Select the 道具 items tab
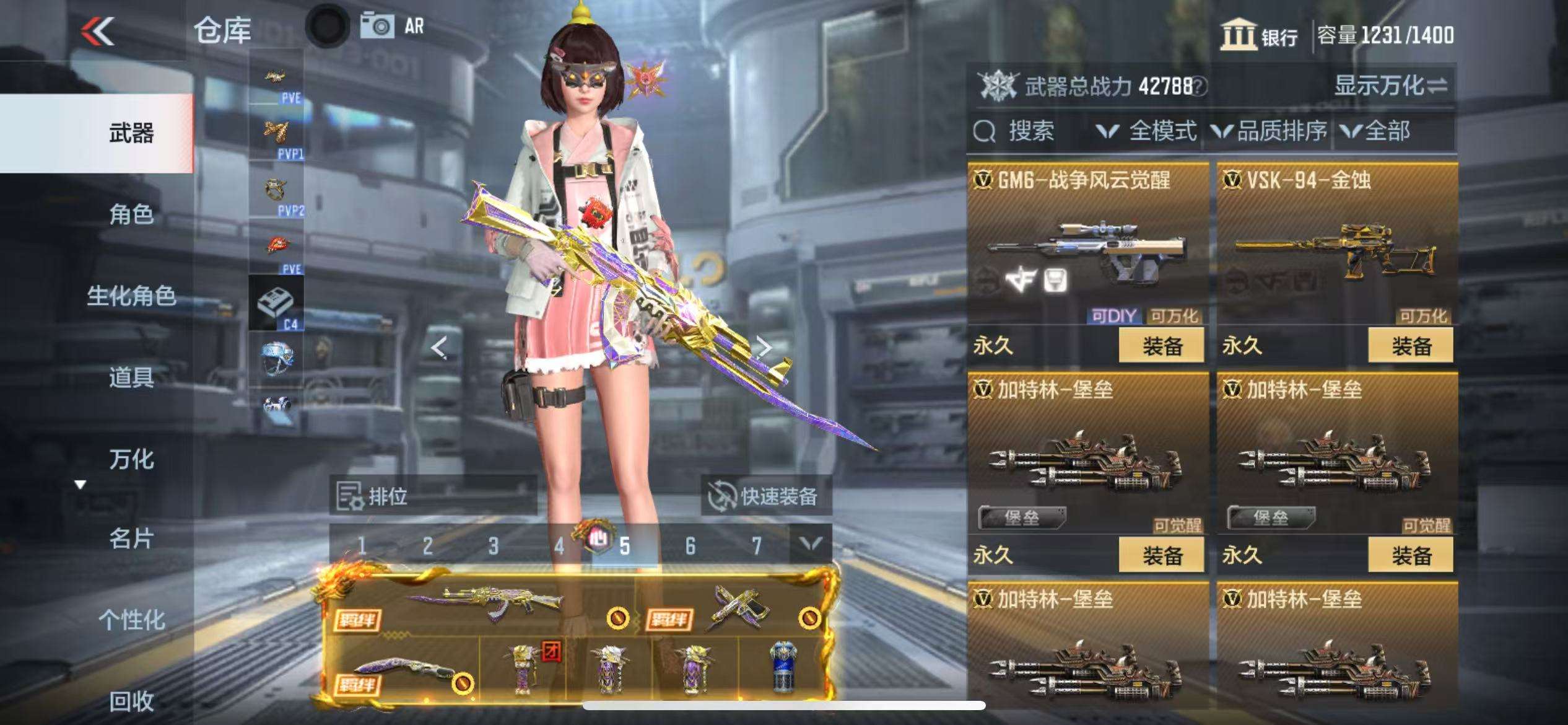This screenshot has height=725, width=1568. point(131,377)
